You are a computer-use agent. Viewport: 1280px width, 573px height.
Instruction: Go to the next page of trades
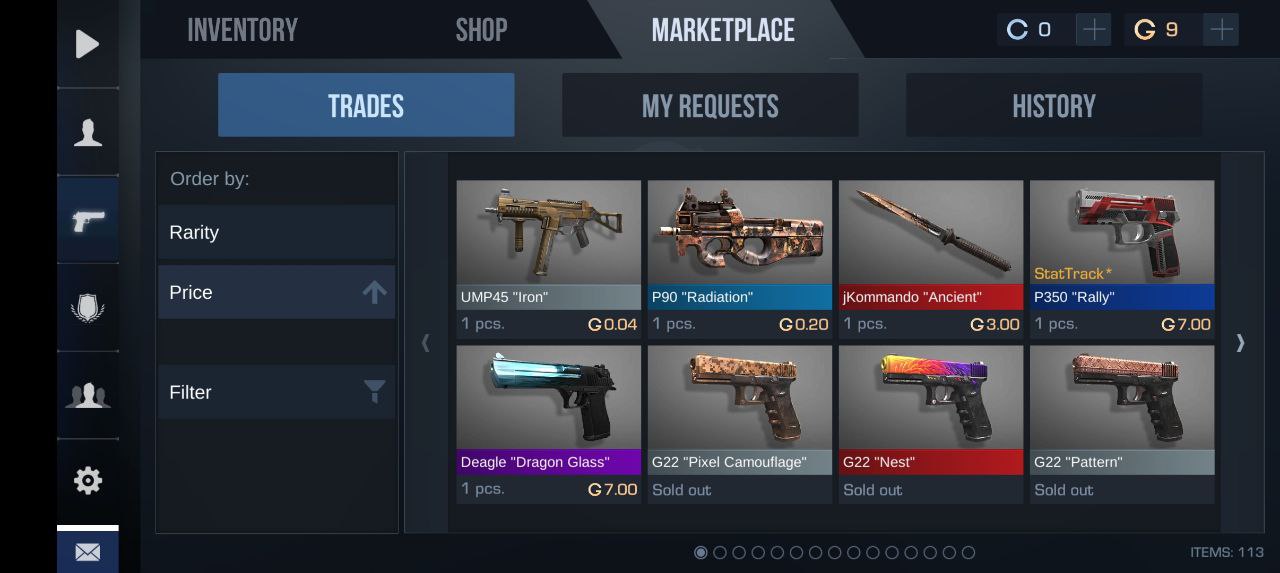pyautogui.click(x=1240, y=343)
